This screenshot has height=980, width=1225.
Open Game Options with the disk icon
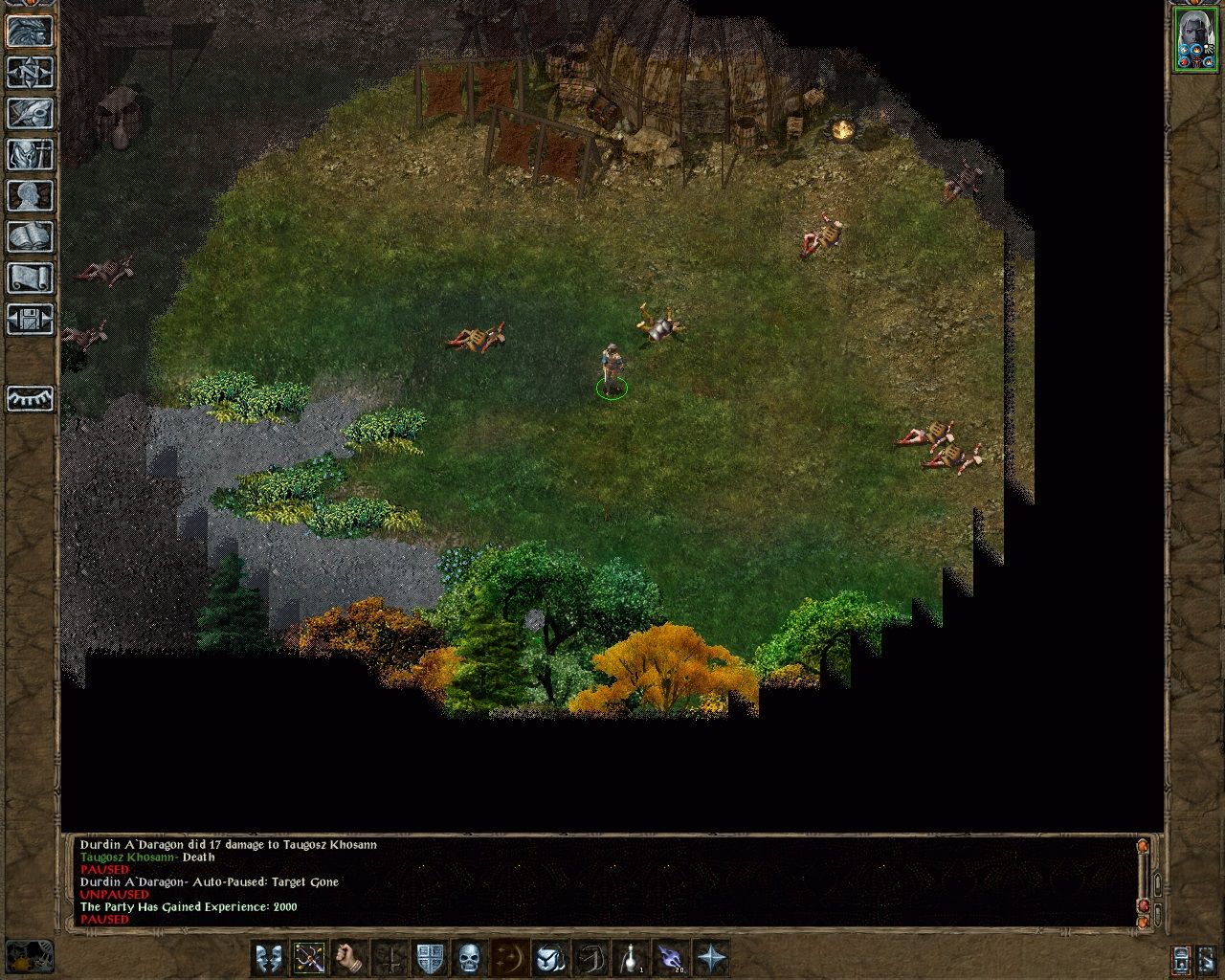click(x=29, y=319)
